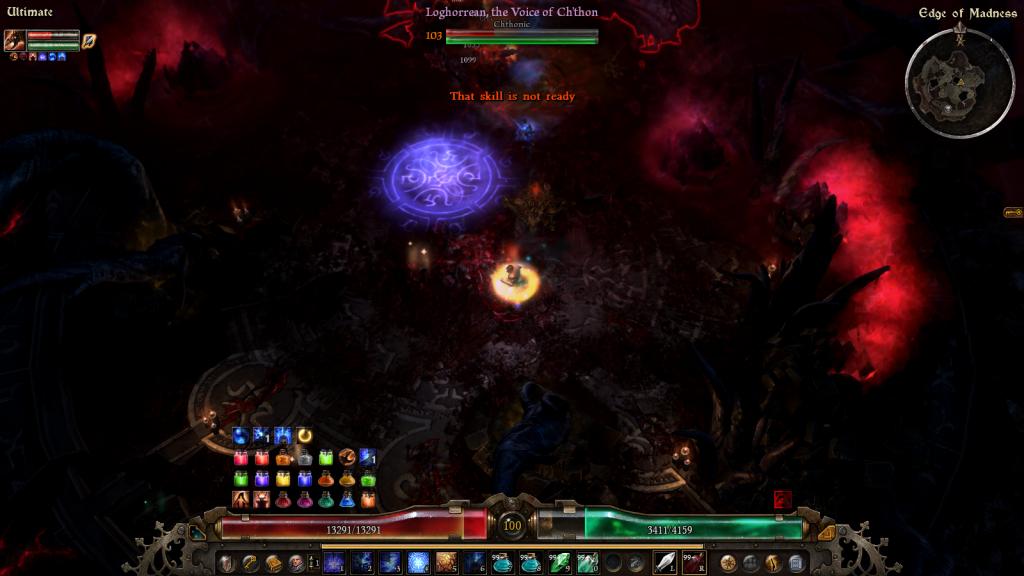
Task: Open the skills window wand button
Action: (x=249, y=563)
